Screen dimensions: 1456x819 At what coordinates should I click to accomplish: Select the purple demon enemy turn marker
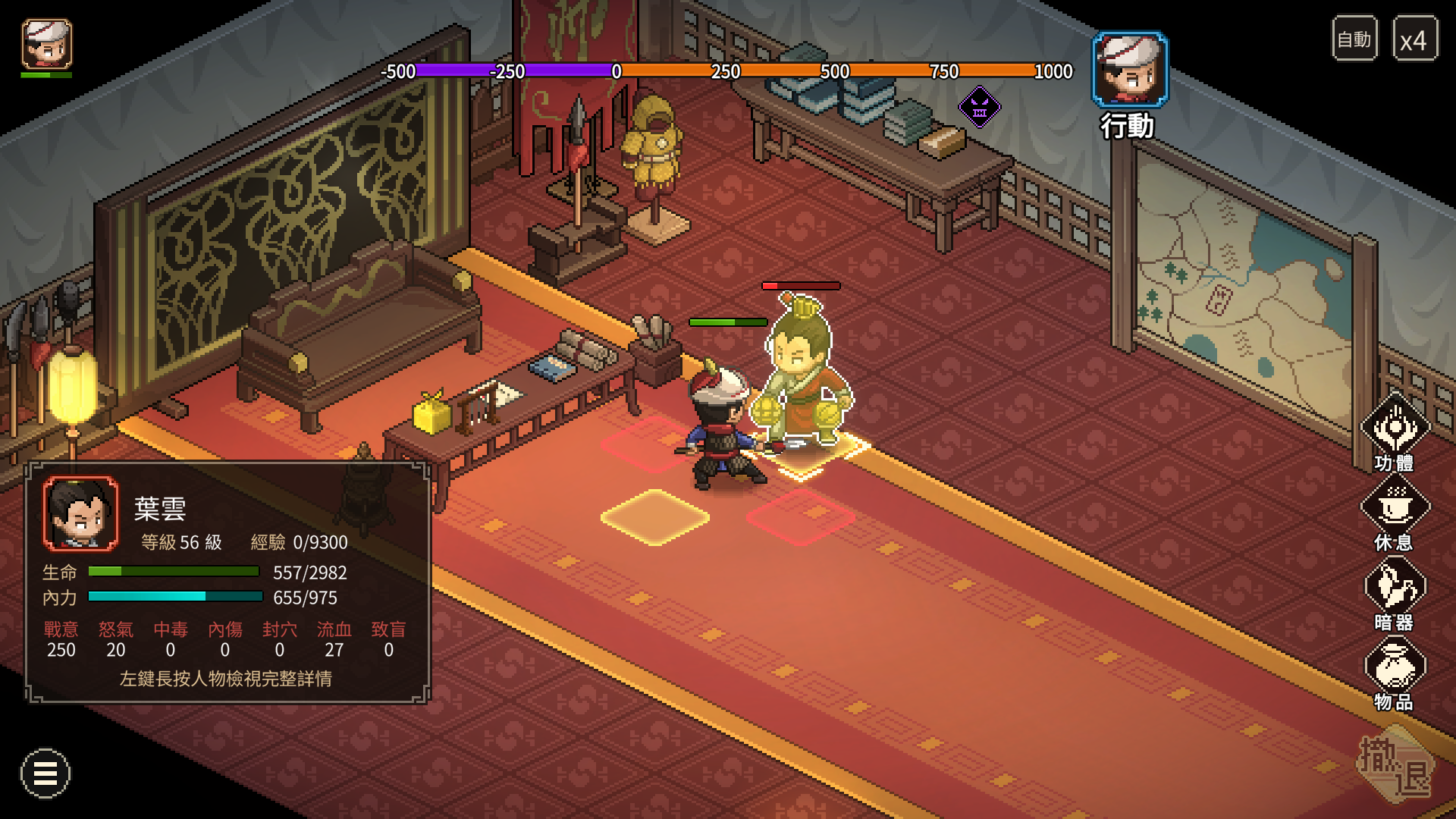980,107
